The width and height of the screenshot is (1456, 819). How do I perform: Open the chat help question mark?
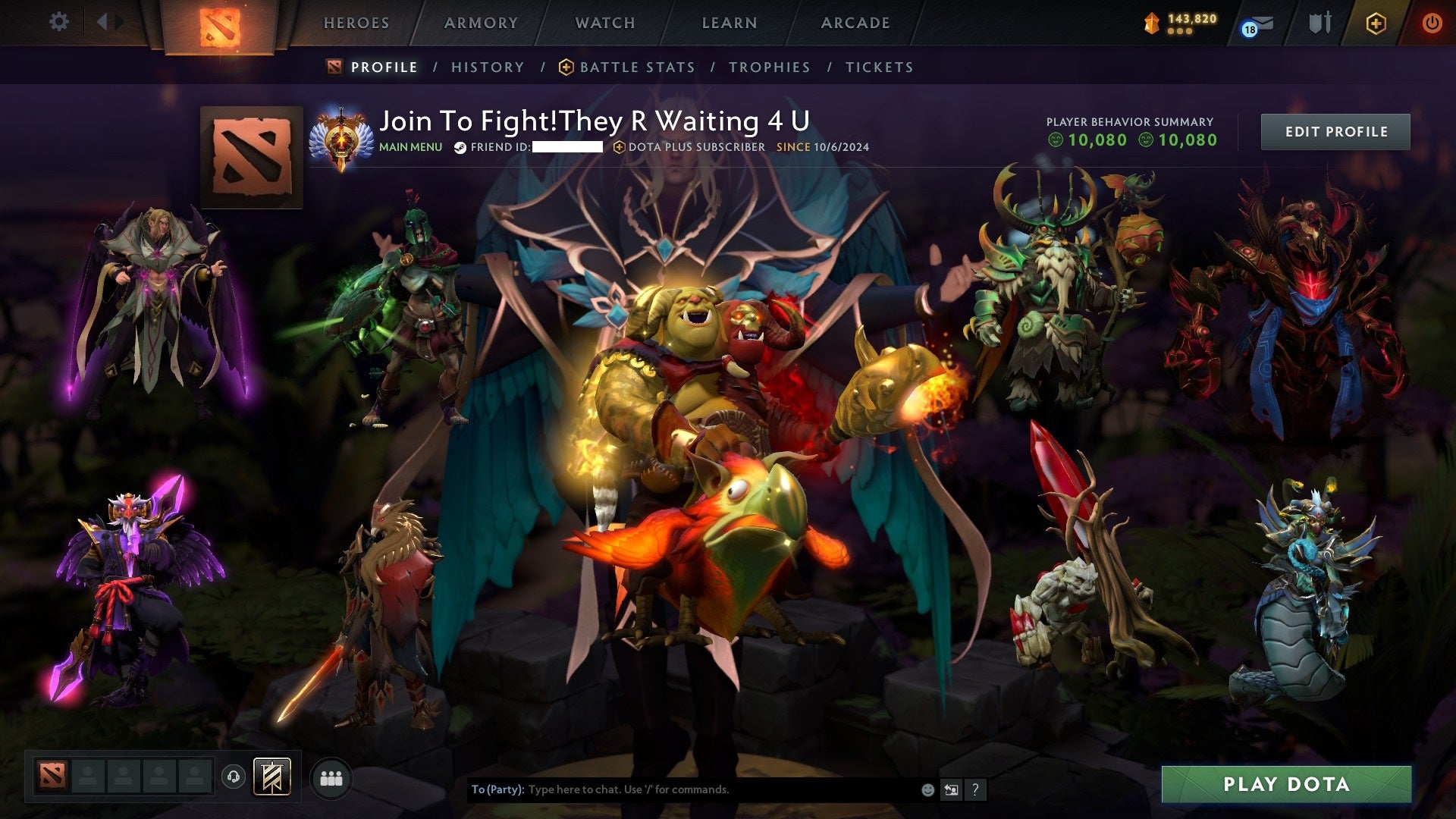(x=974, y=789)
